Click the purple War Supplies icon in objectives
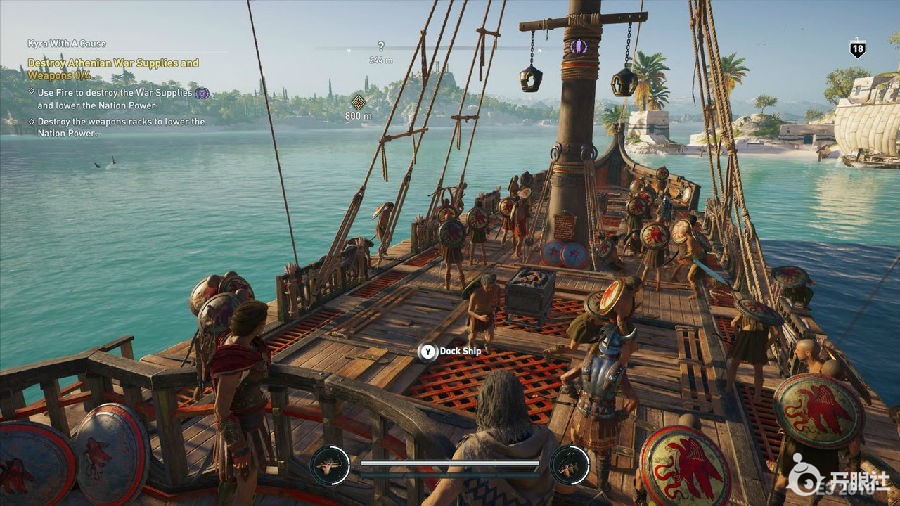 [x=202, y=93]
